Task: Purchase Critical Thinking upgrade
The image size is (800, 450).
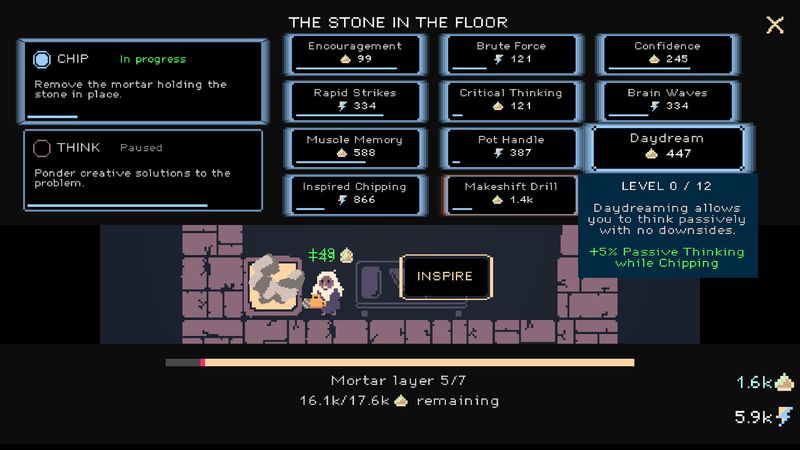Action: coord(511,100)
